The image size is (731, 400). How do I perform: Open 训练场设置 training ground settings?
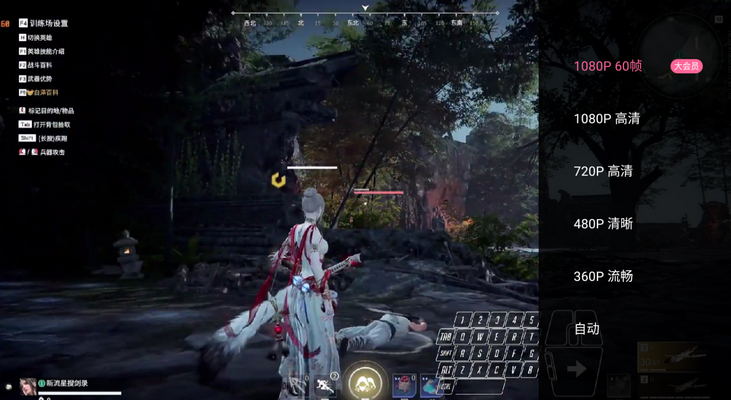[47, 23]
